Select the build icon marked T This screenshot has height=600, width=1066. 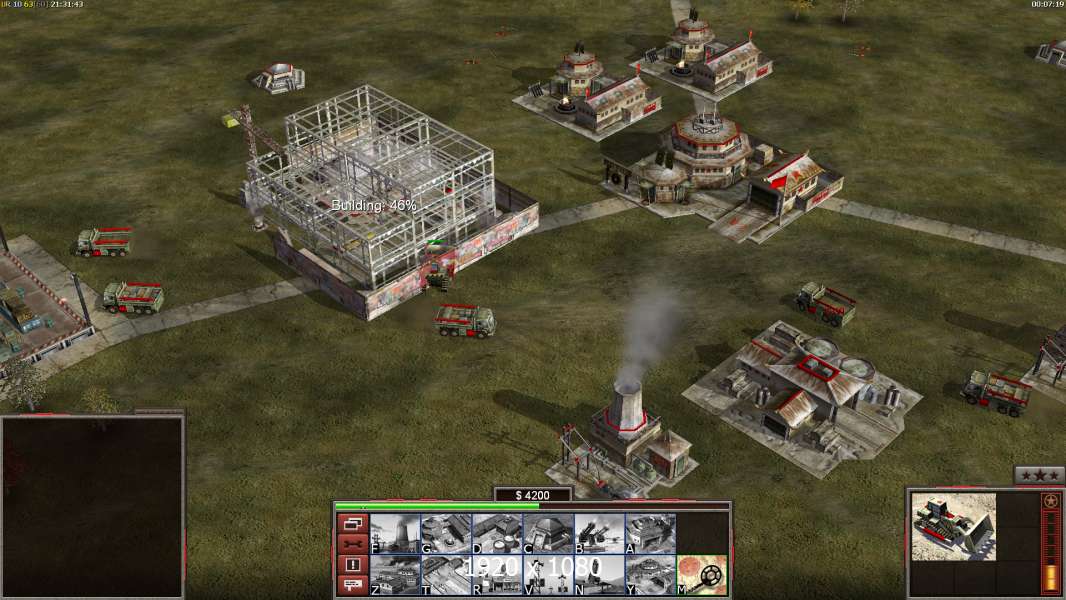click(446, 575)
